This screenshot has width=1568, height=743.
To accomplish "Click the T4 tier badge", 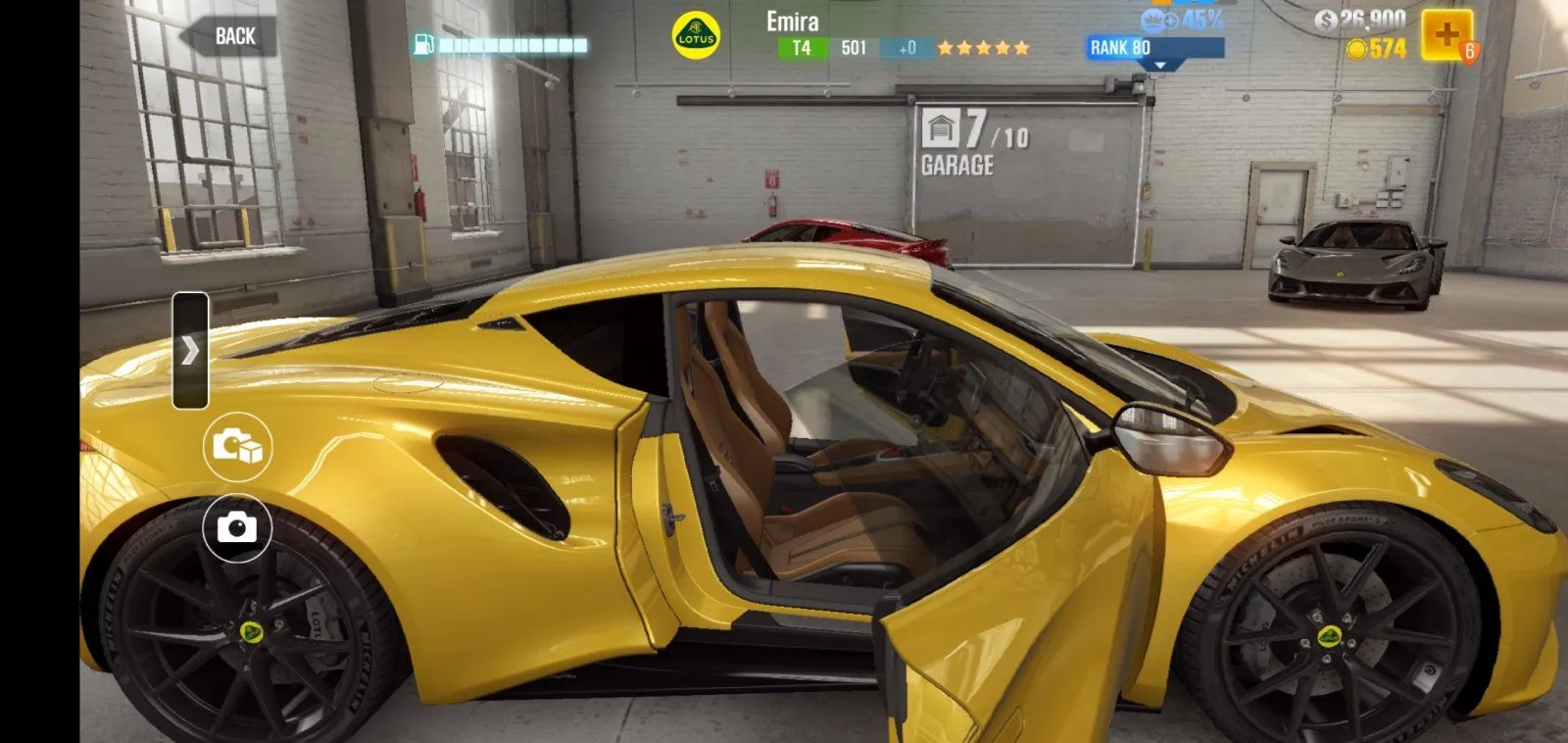I will pyautogui.click(x=799, y=45).
